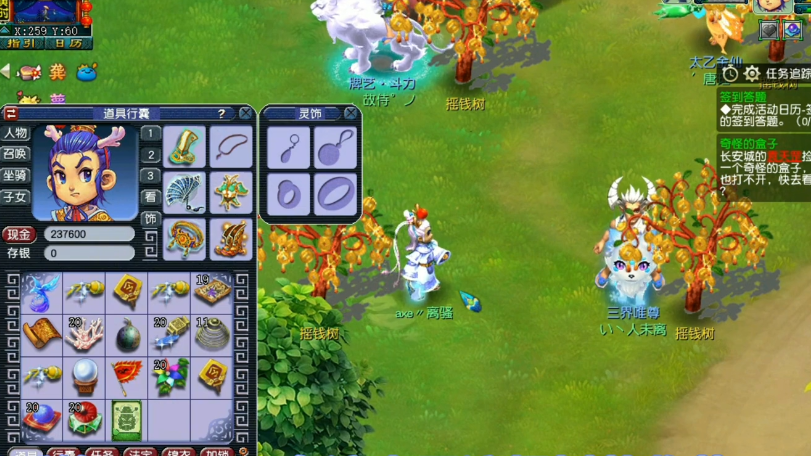Open the 日历 calendar button
811x456 pixels.
pyautogui.click(x=68, y=43)
